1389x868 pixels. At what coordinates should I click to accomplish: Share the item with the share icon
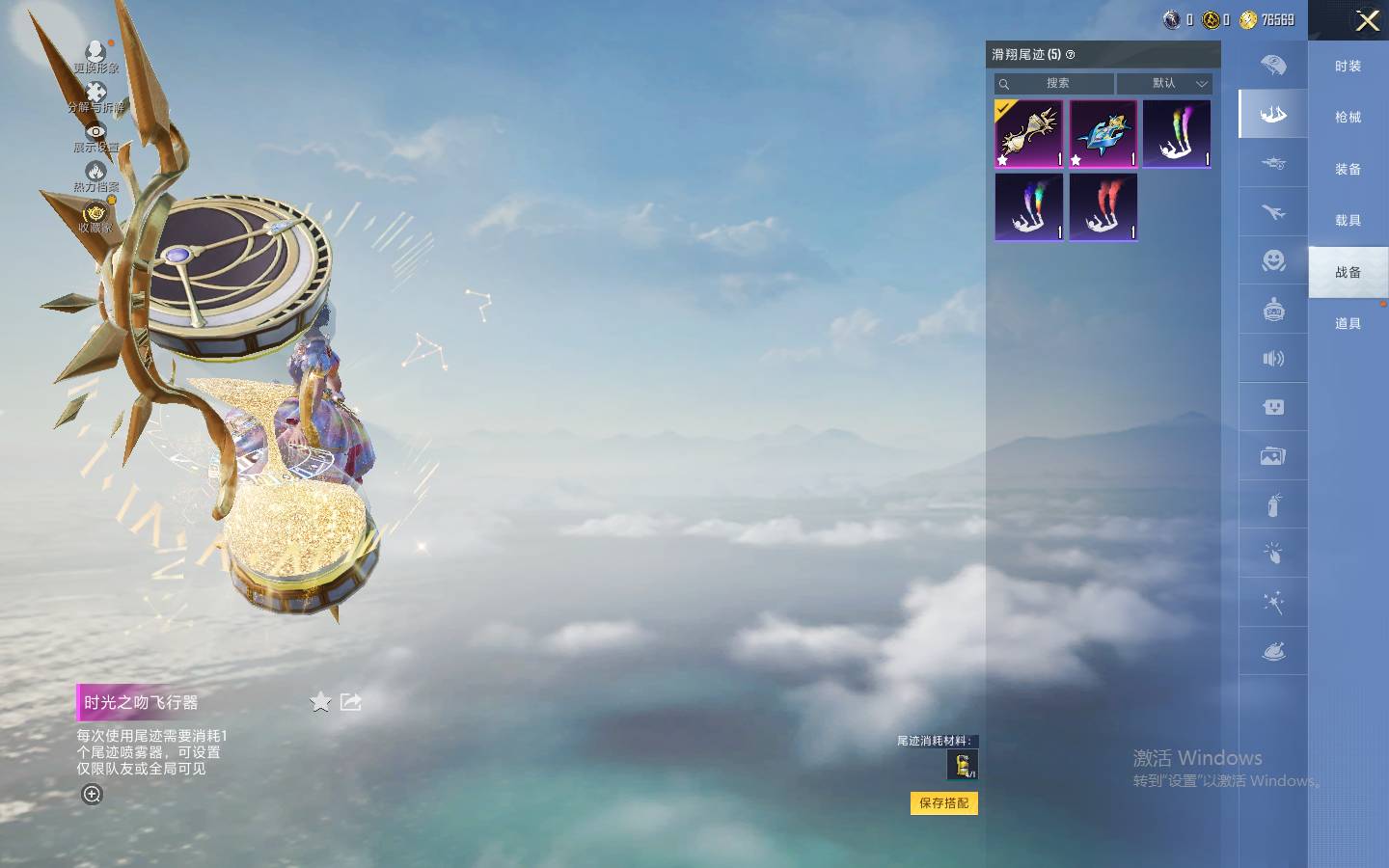click(351, 702)
